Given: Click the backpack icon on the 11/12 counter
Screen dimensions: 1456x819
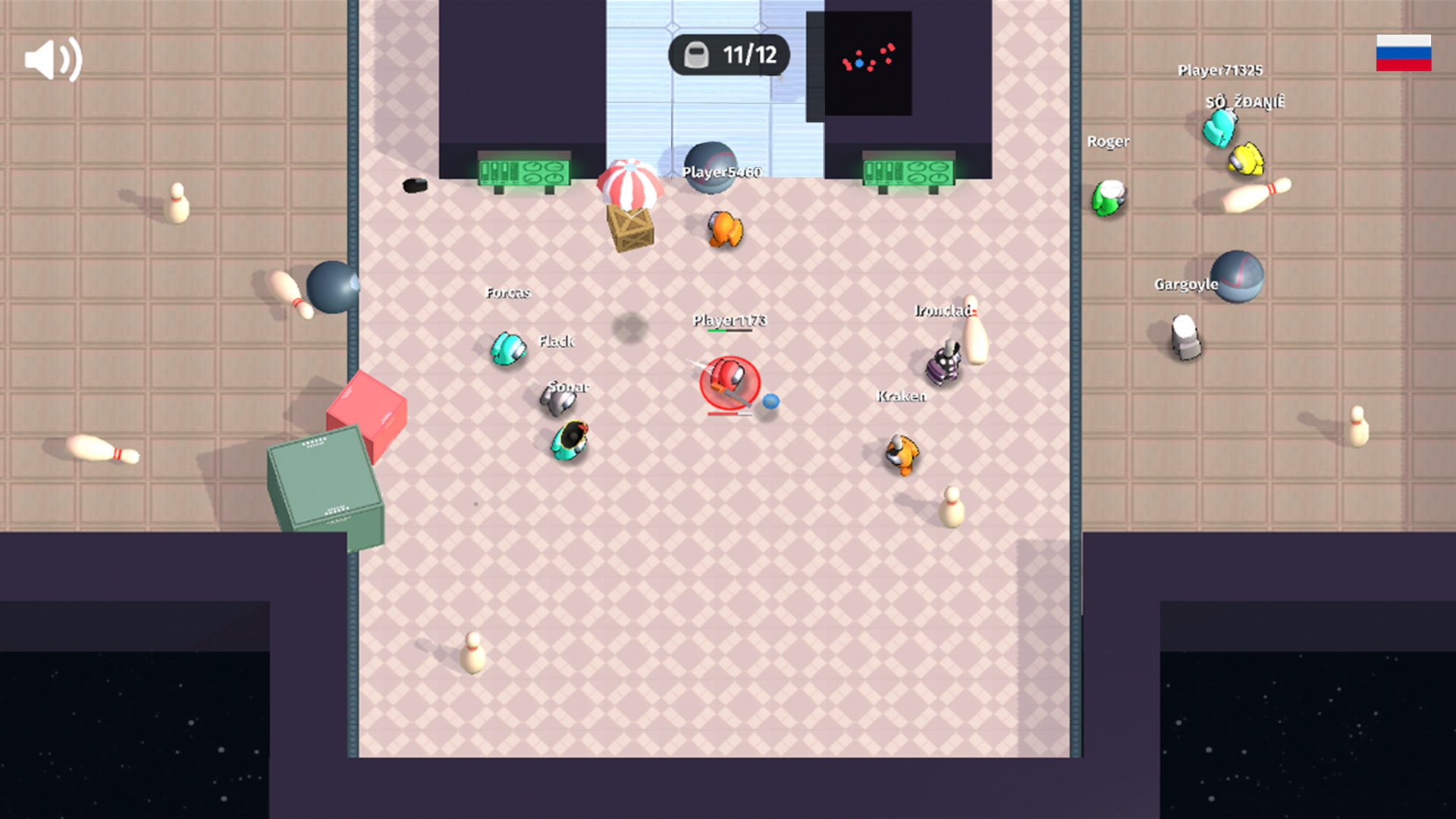Looking at the screenshot, I should point(697,54).
